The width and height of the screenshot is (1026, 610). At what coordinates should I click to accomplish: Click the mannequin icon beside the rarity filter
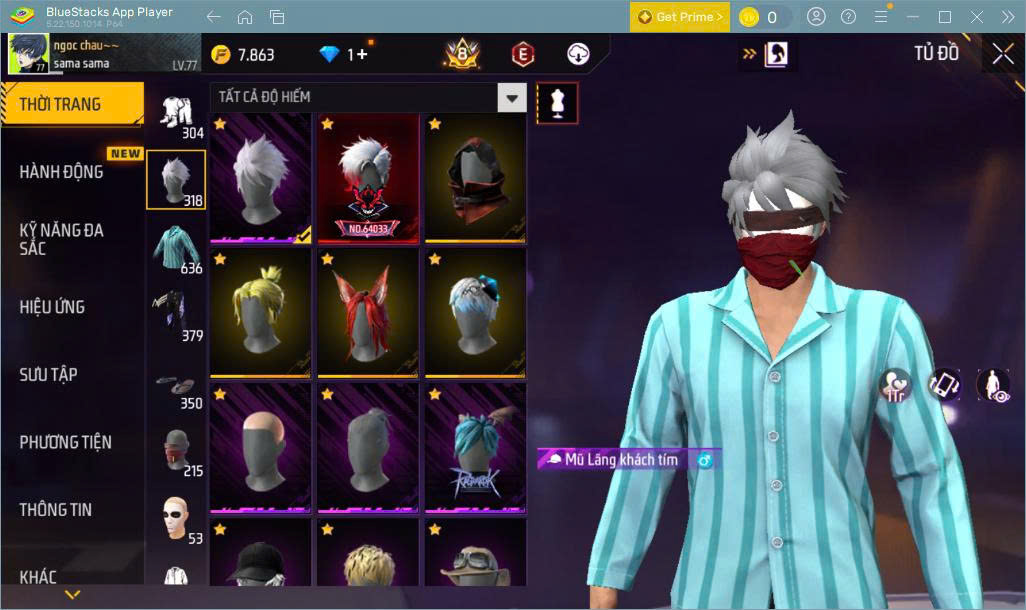coord(557,102)
